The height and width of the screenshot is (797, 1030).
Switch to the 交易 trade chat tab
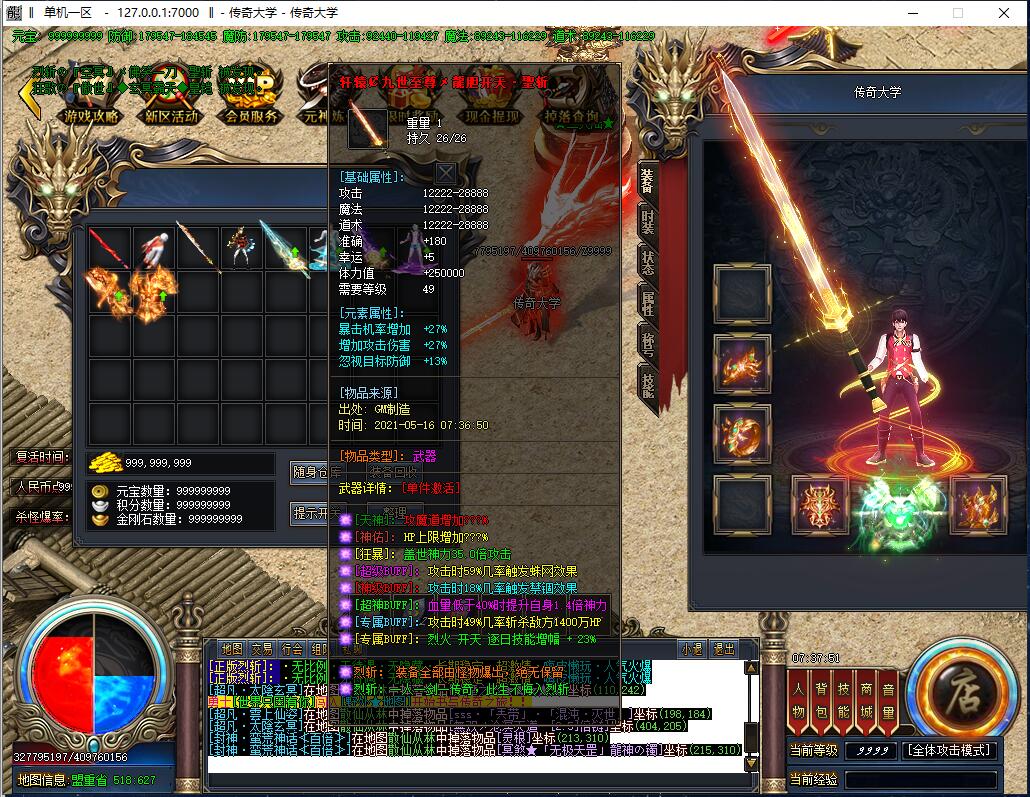[x=261, y=649]
